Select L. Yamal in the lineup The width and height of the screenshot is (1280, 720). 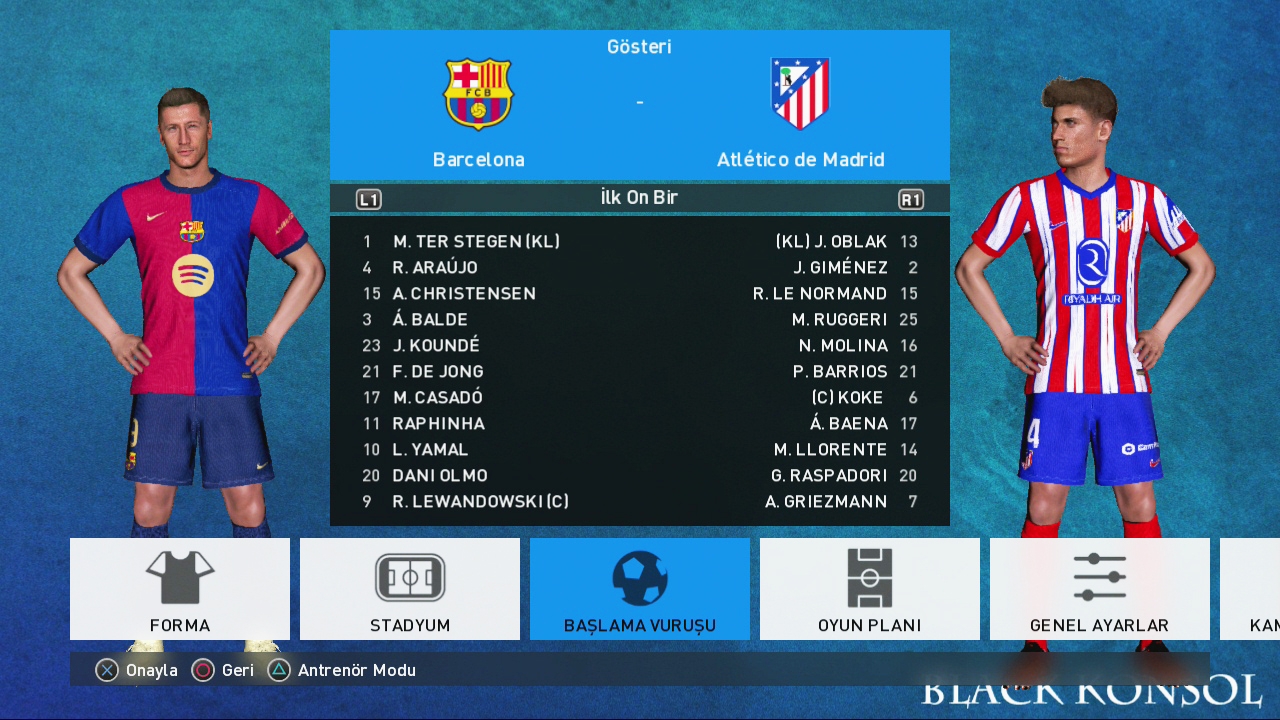(430, 449)
